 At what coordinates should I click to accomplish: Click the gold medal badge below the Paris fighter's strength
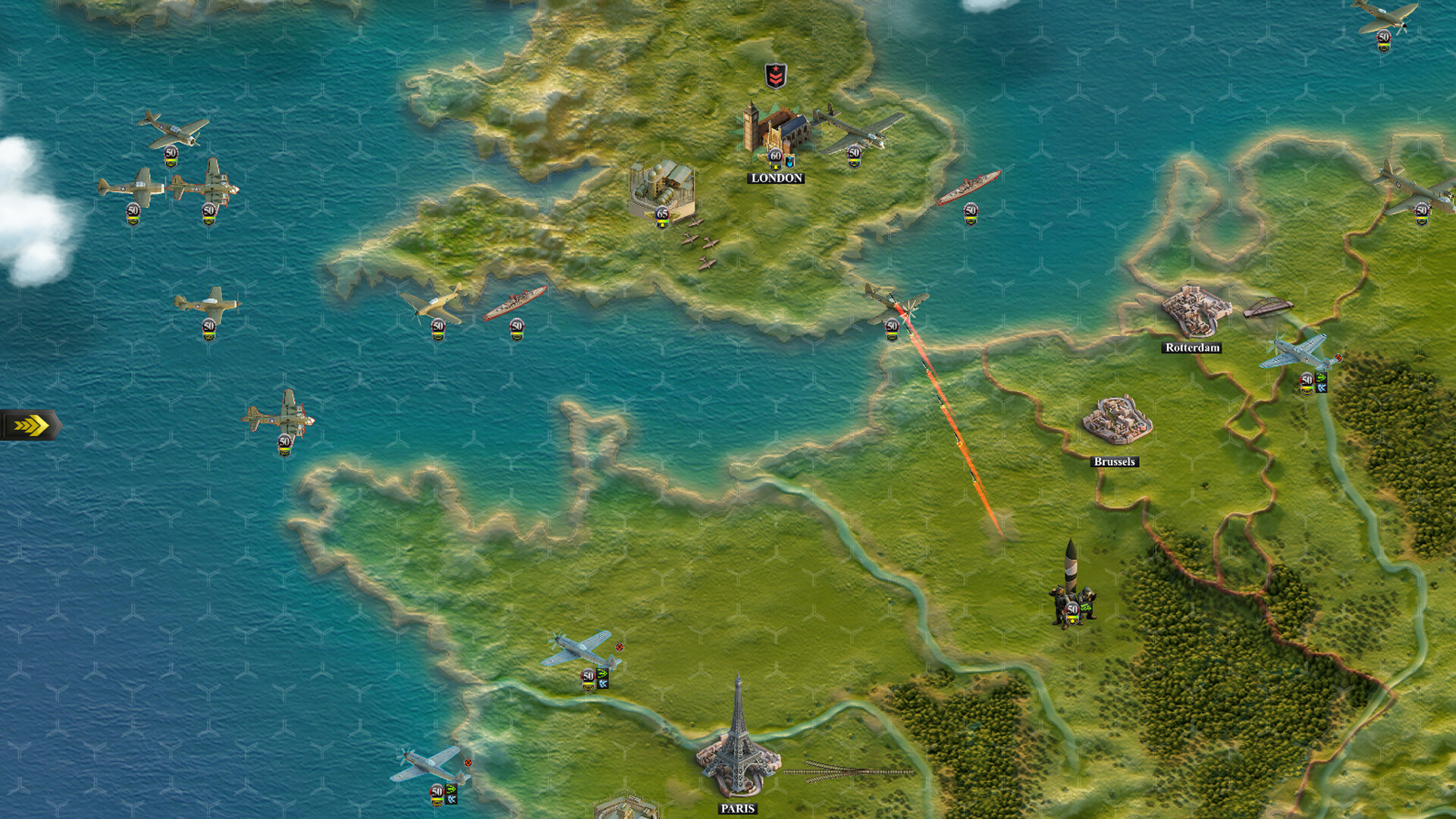(x=588, y=689)
